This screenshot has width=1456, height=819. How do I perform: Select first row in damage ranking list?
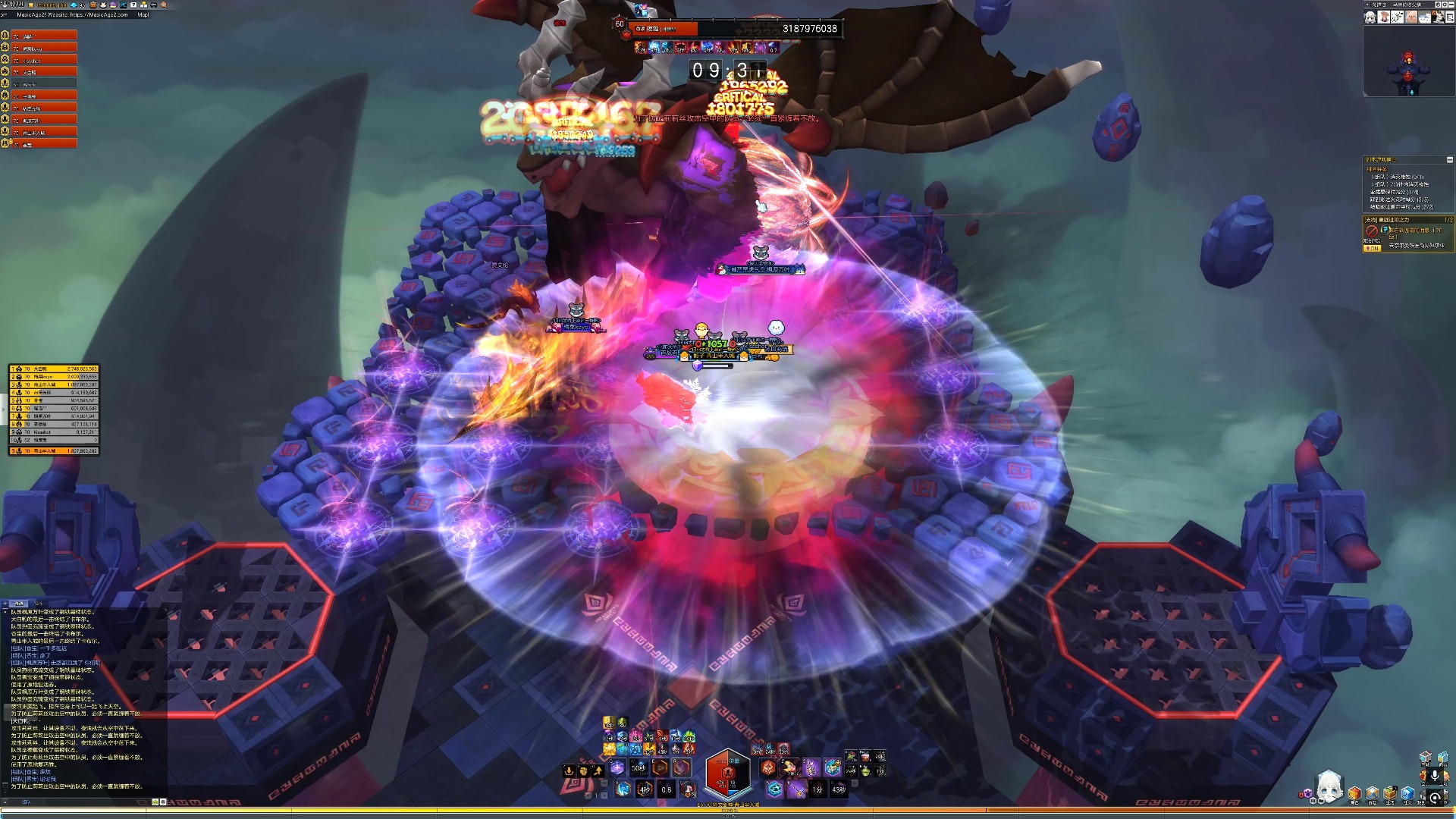(53, 369)
